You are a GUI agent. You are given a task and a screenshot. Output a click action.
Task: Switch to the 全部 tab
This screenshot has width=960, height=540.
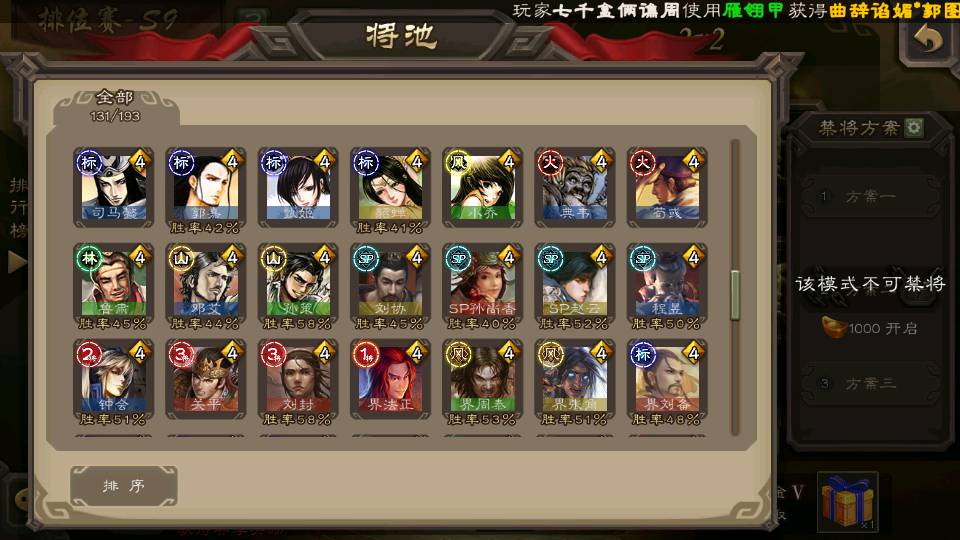tap(115, 106)
